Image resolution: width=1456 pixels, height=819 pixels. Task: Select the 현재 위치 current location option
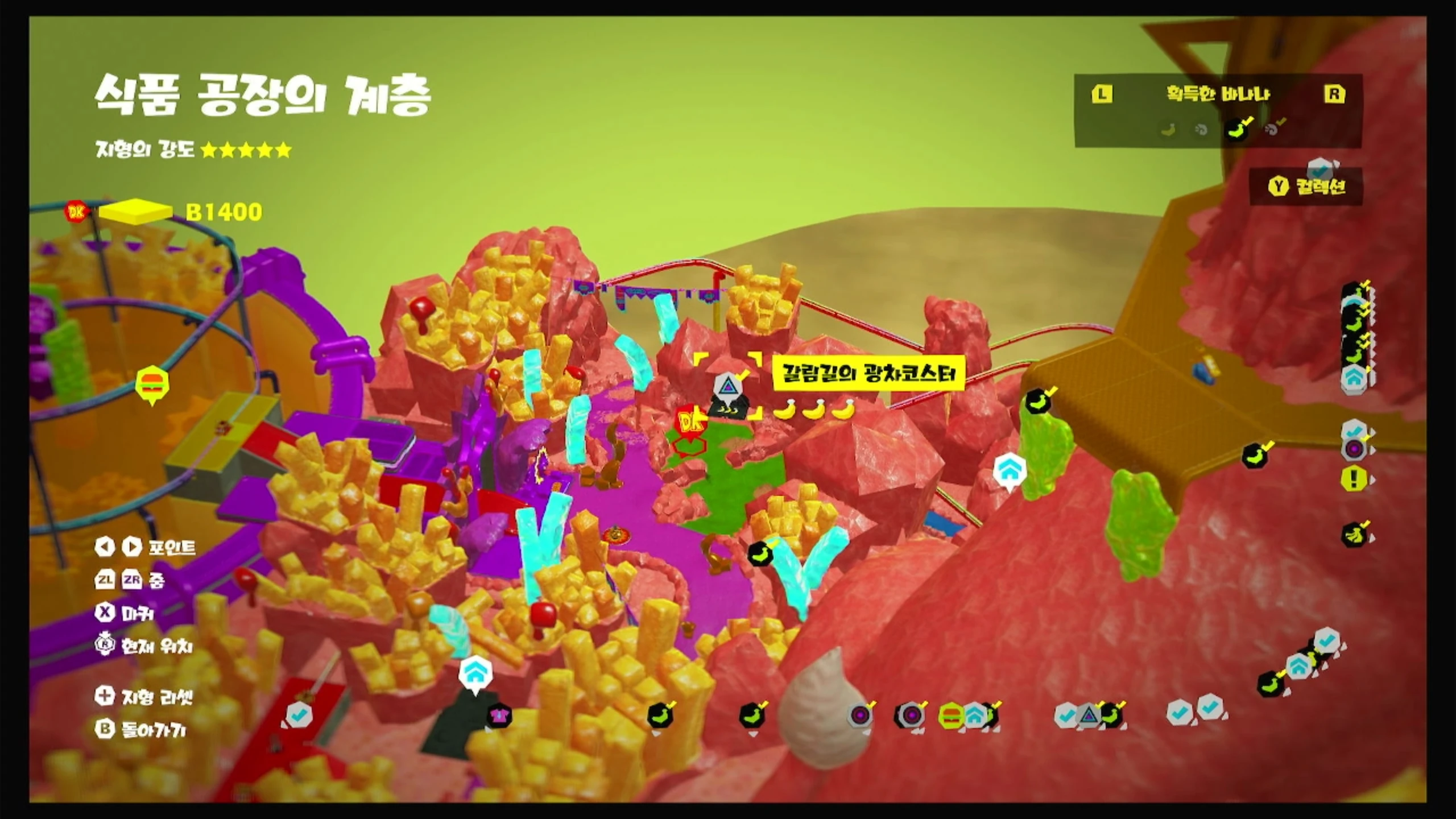[x=144, y=646]
